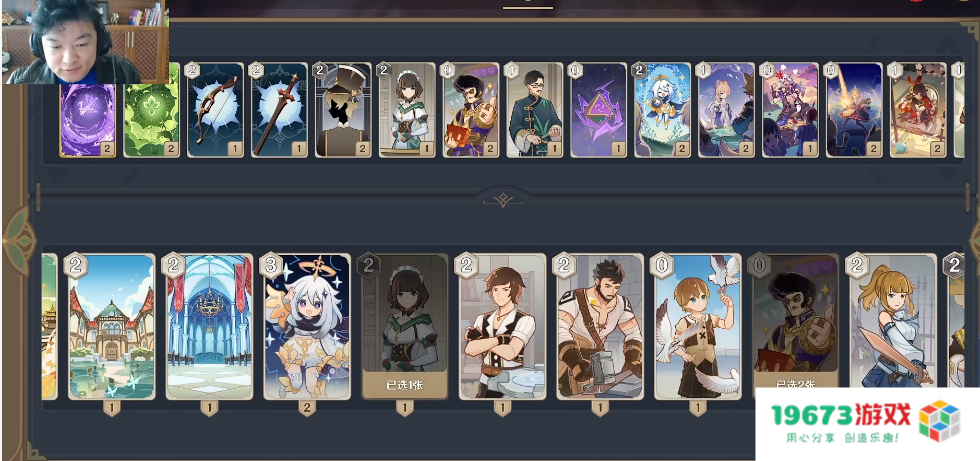Add the city plaza location card
The image size is (980, 461).
tap(112, 327)
